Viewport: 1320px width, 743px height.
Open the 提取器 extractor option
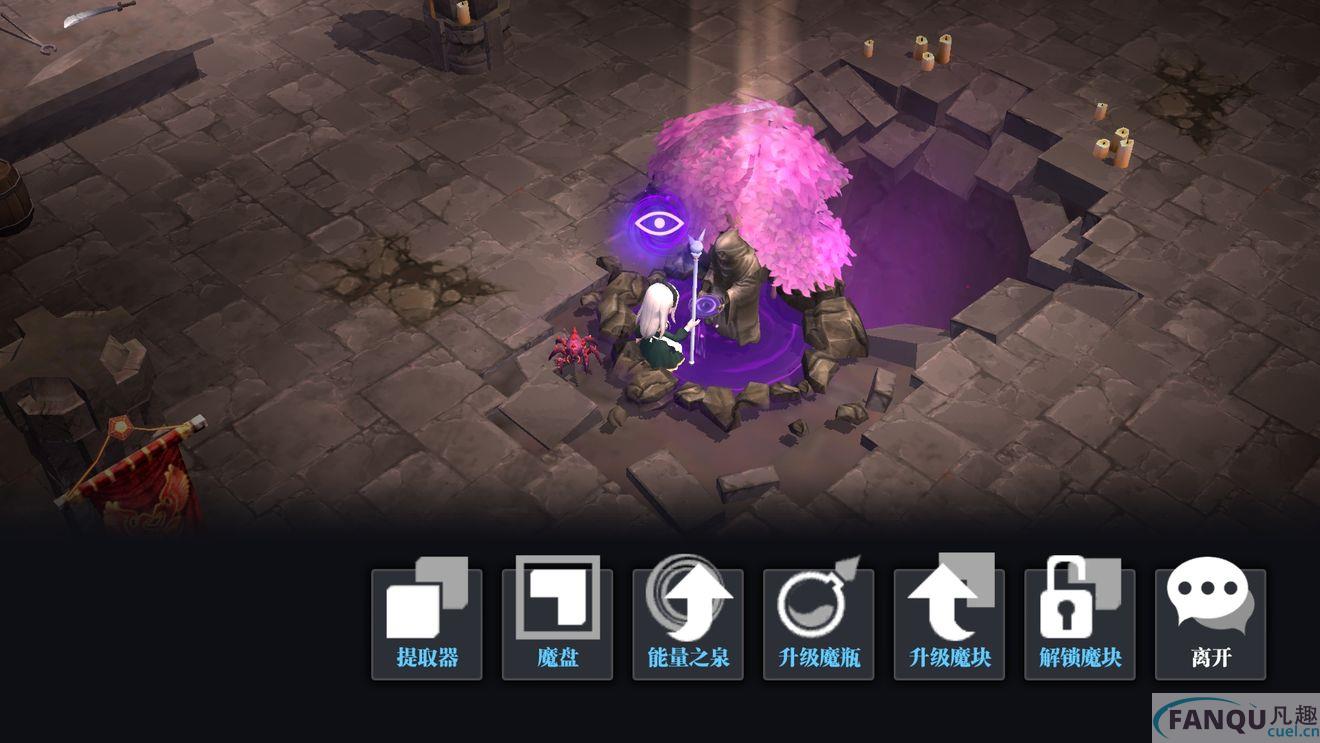pyautogui.click(x=427, y=623)
